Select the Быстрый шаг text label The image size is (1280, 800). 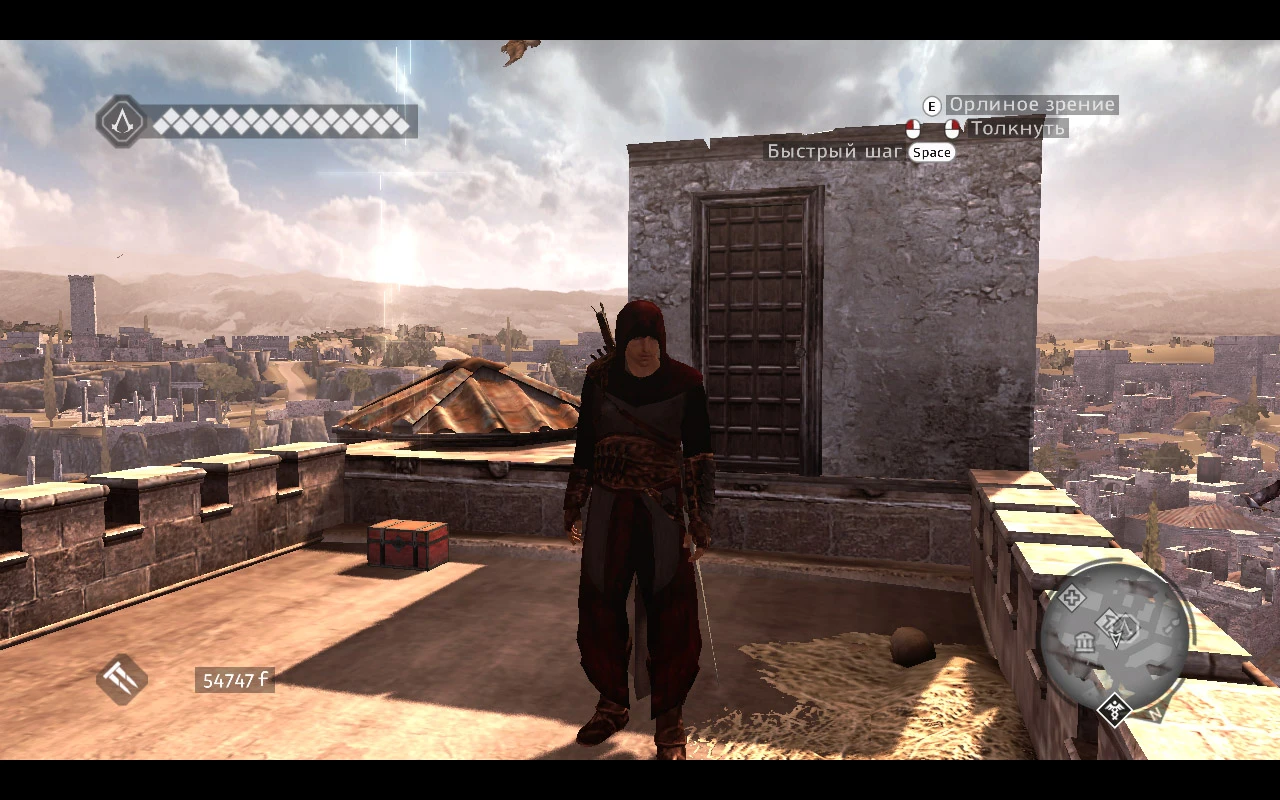coord(833,152)
